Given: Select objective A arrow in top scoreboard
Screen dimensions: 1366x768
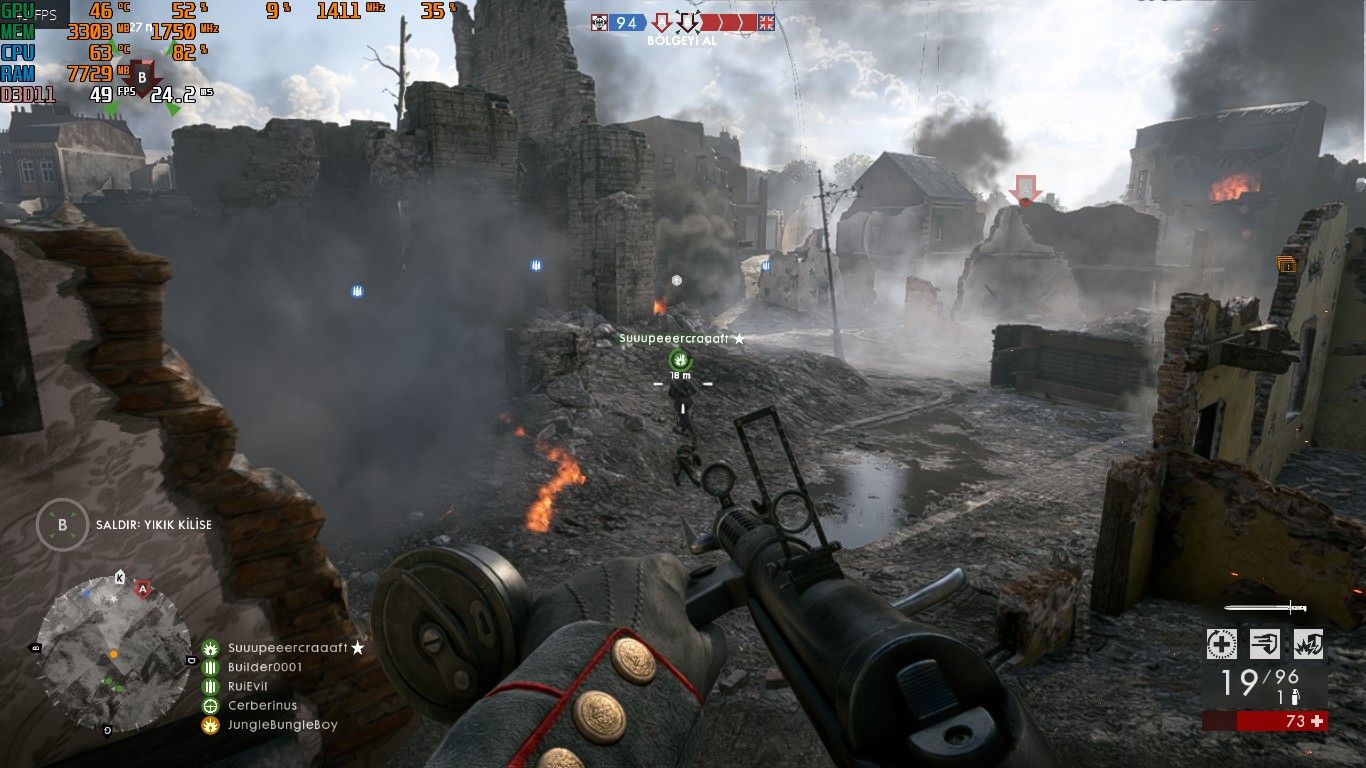Looking at the screenshot, I should coord(661,22).
